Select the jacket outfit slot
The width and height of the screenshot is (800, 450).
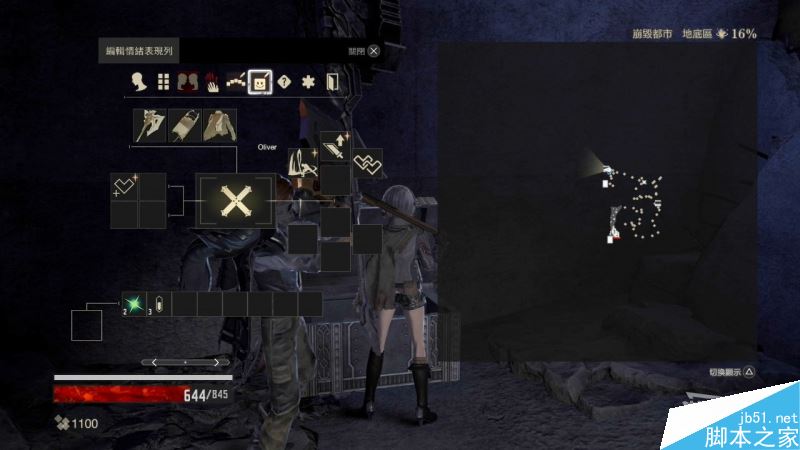pyautogui.click(x=220, y=126)
